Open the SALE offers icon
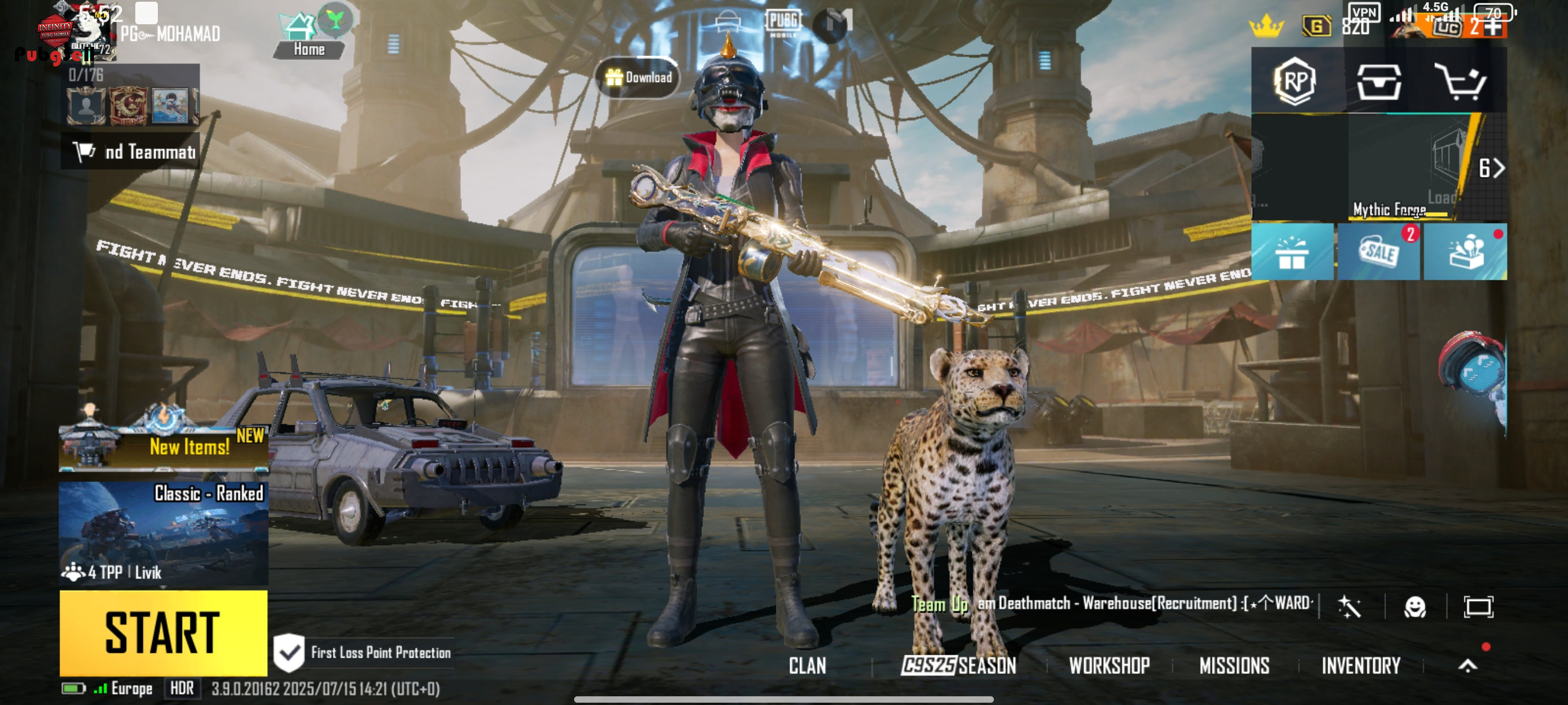 1378,252
